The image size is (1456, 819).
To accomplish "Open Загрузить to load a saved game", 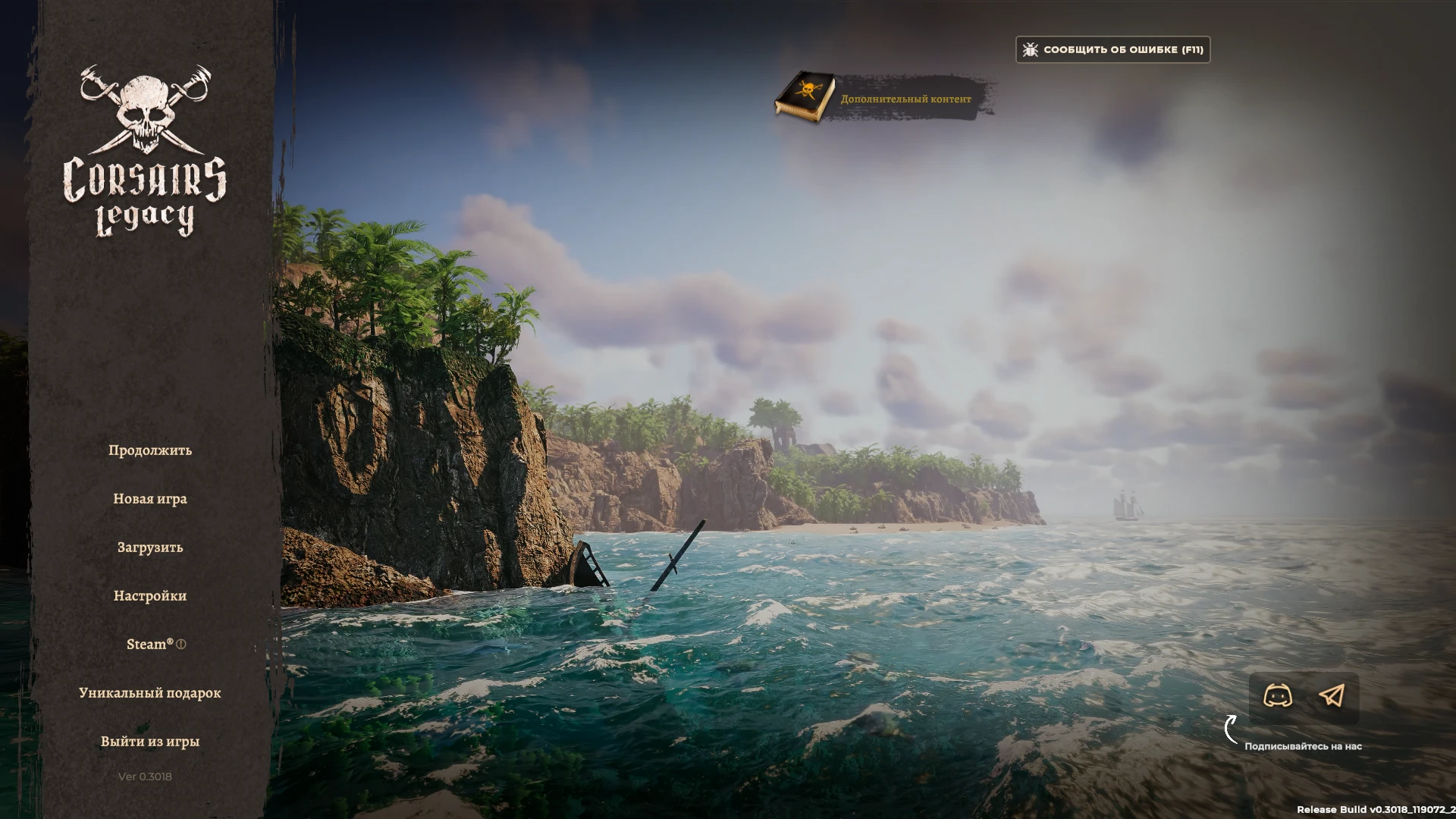I will pos(149,547).
